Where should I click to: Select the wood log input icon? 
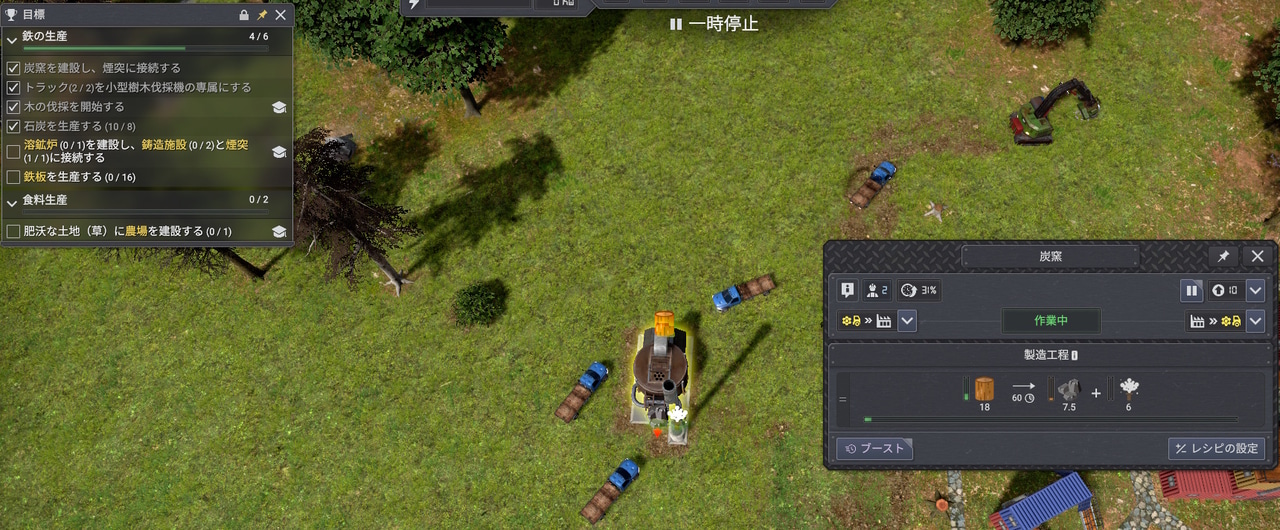point(984,390)
